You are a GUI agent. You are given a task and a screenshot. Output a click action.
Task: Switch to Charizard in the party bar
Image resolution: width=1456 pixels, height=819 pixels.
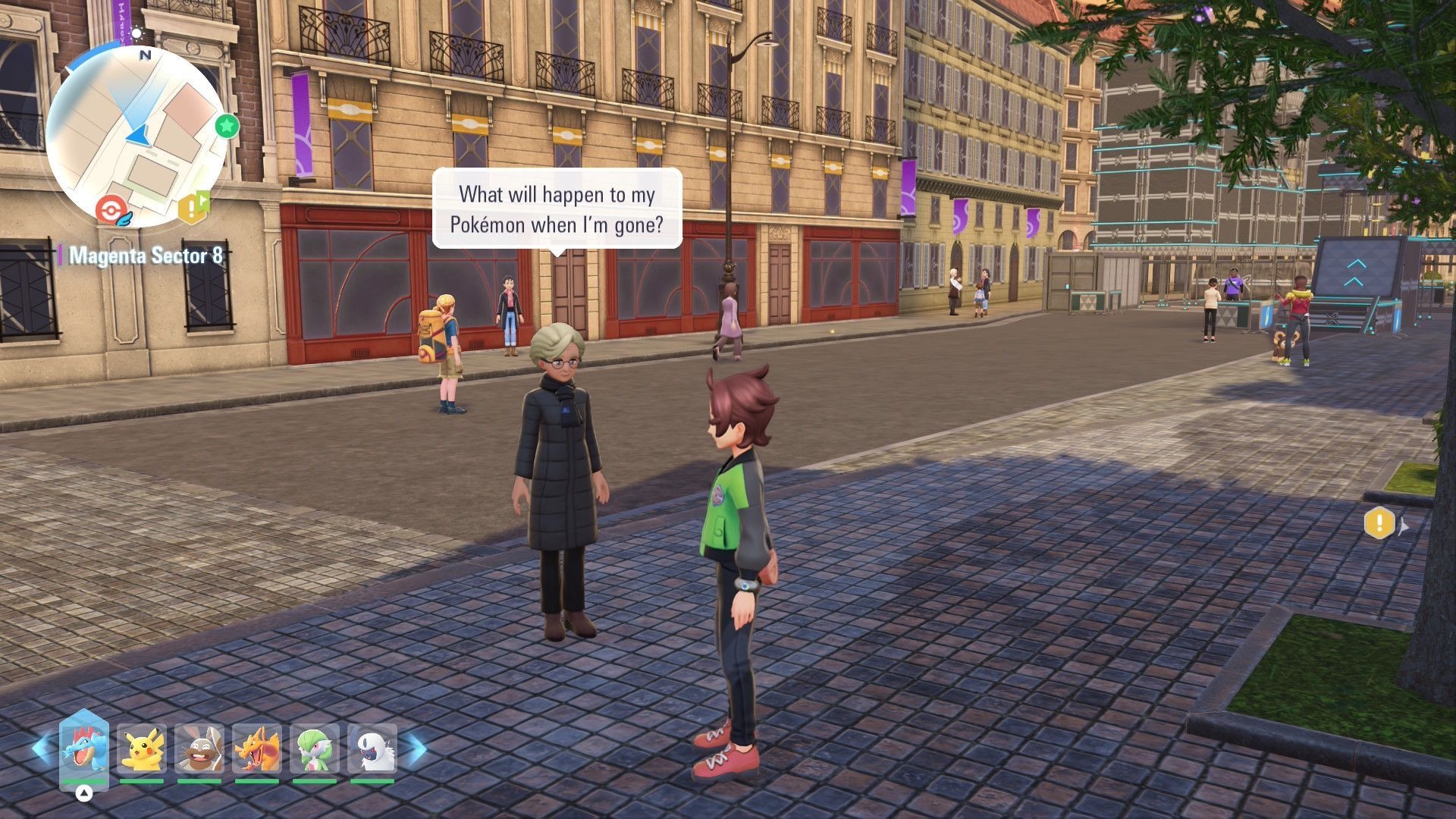pyautogui.click(x=257, y=749)
